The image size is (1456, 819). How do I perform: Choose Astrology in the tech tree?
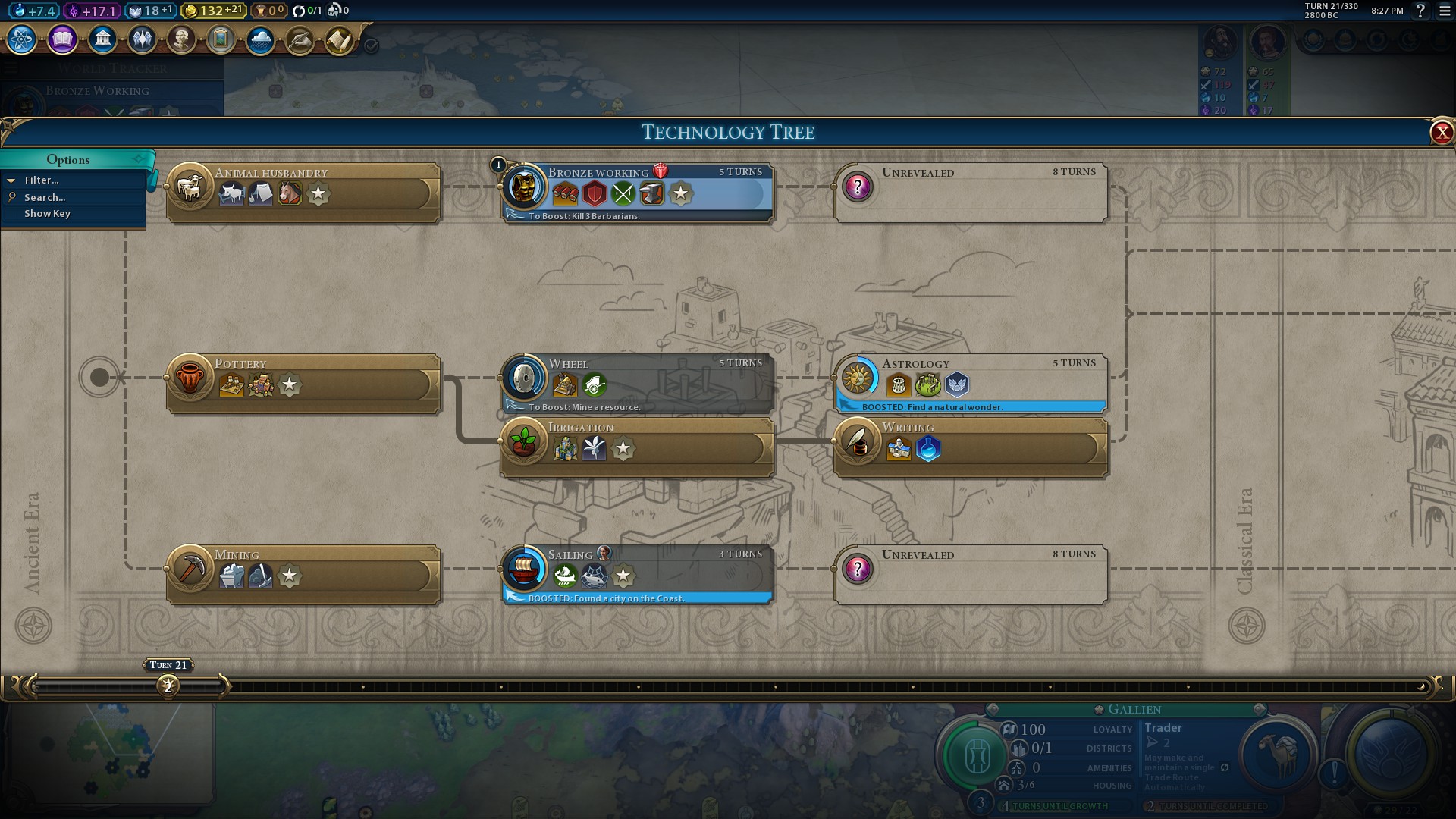pyautogui.click(x=971, y=383)
